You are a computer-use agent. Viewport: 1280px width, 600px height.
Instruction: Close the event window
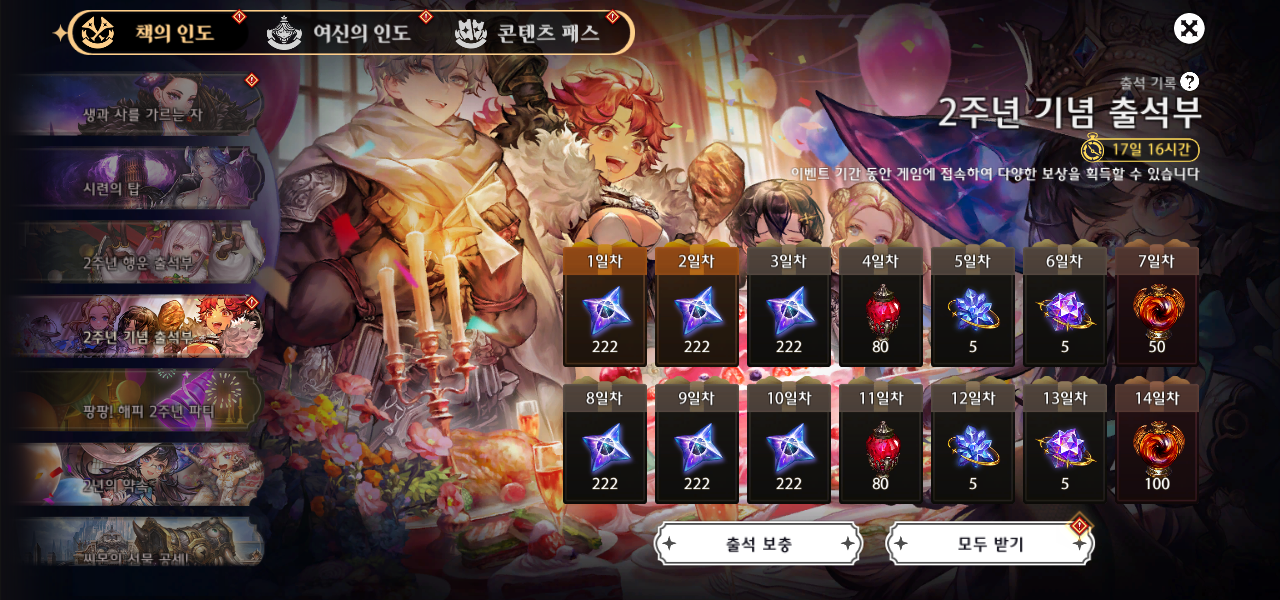[1189, 29]
